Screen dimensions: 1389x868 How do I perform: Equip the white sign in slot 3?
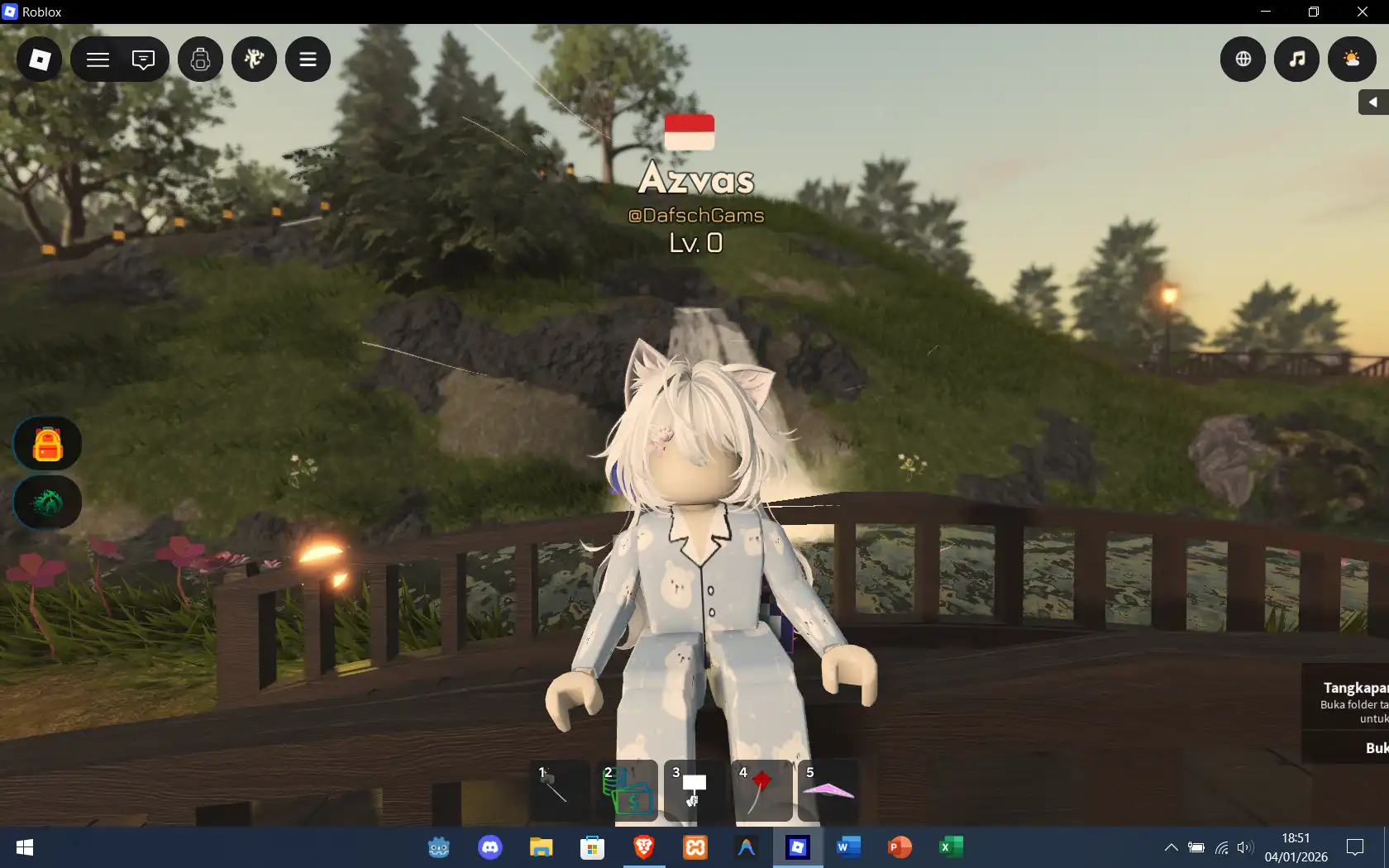click(694, 791)
